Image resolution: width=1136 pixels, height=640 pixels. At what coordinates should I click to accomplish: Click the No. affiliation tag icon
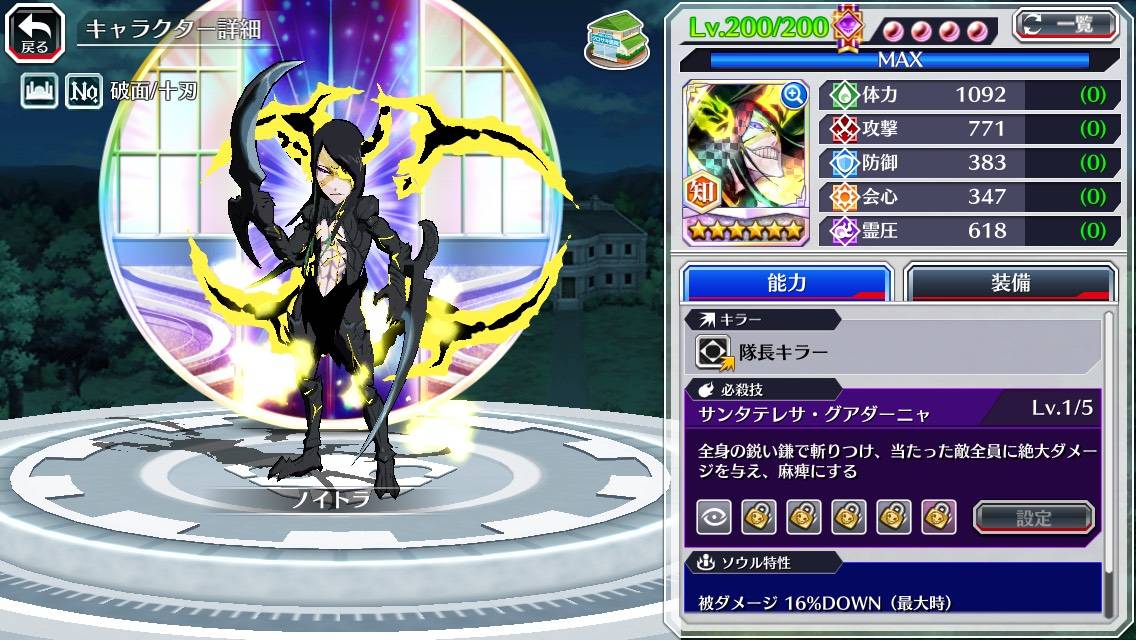coord(84,93)
